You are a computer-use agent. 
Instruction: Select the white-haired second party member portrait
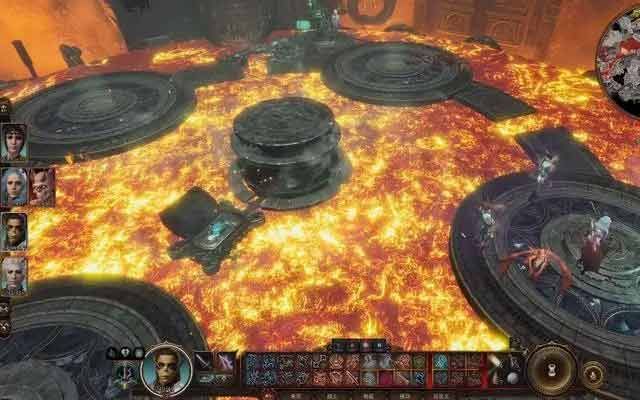(14, 186)
